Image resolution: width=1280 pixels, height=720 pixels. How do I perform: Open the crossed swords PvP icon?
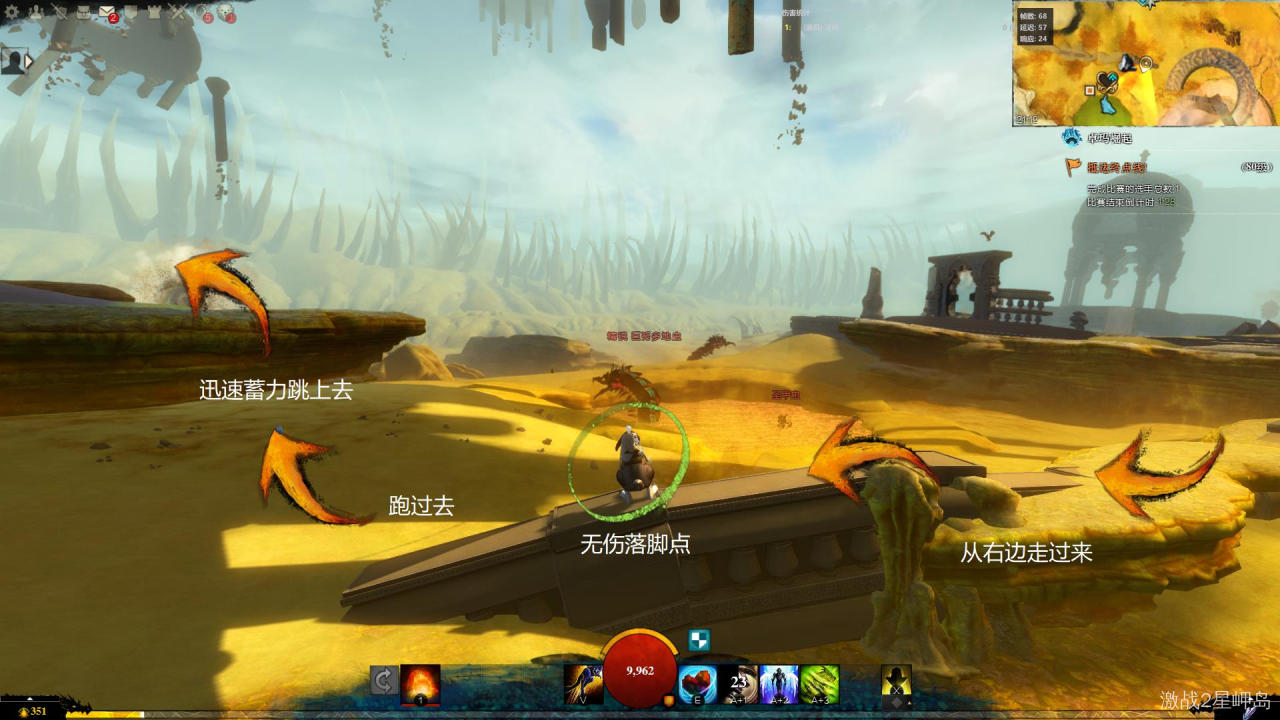point(179,12)
